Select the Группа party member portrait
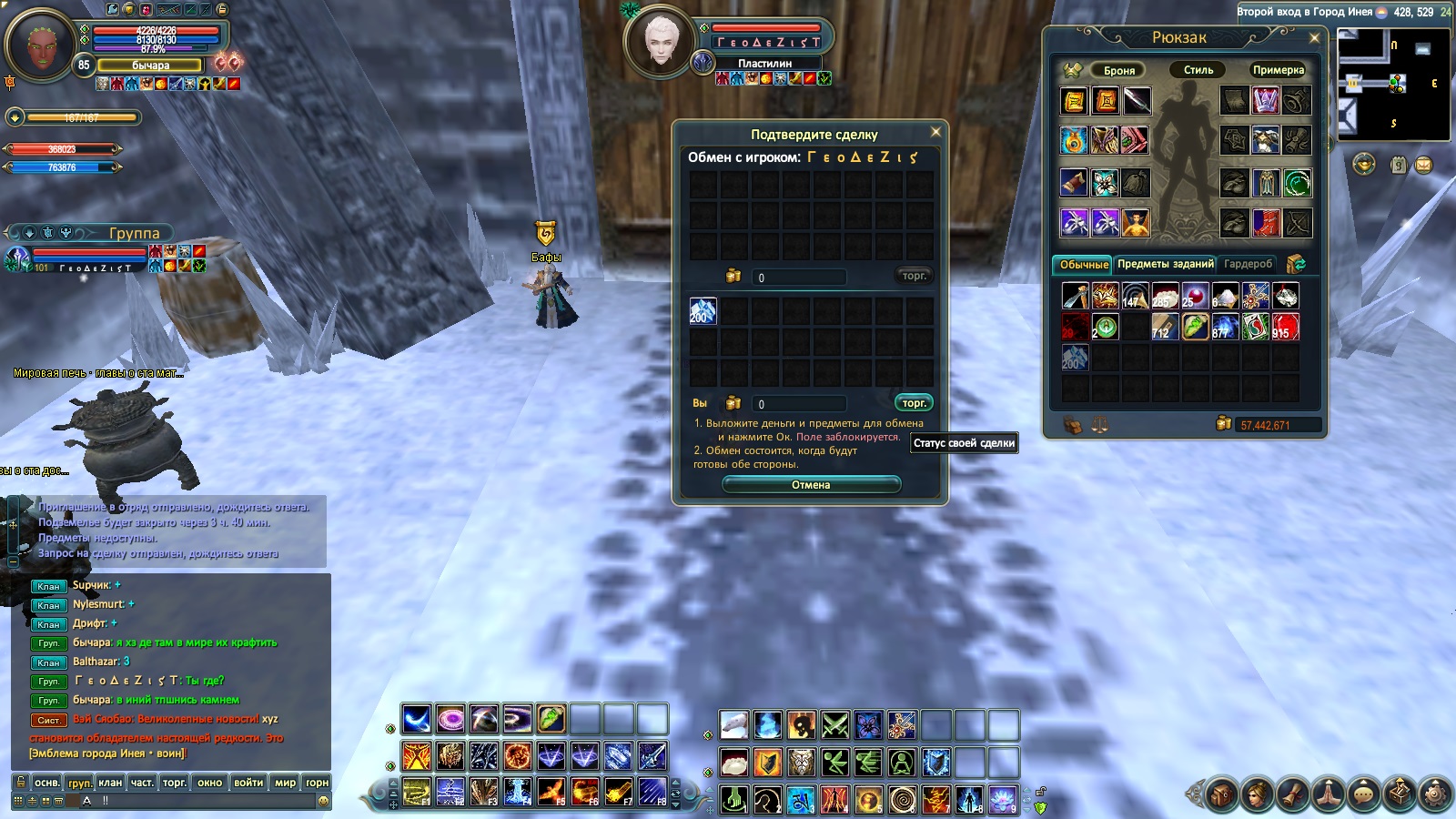Screen dimensions: 1456x819 tap(18, 259)
